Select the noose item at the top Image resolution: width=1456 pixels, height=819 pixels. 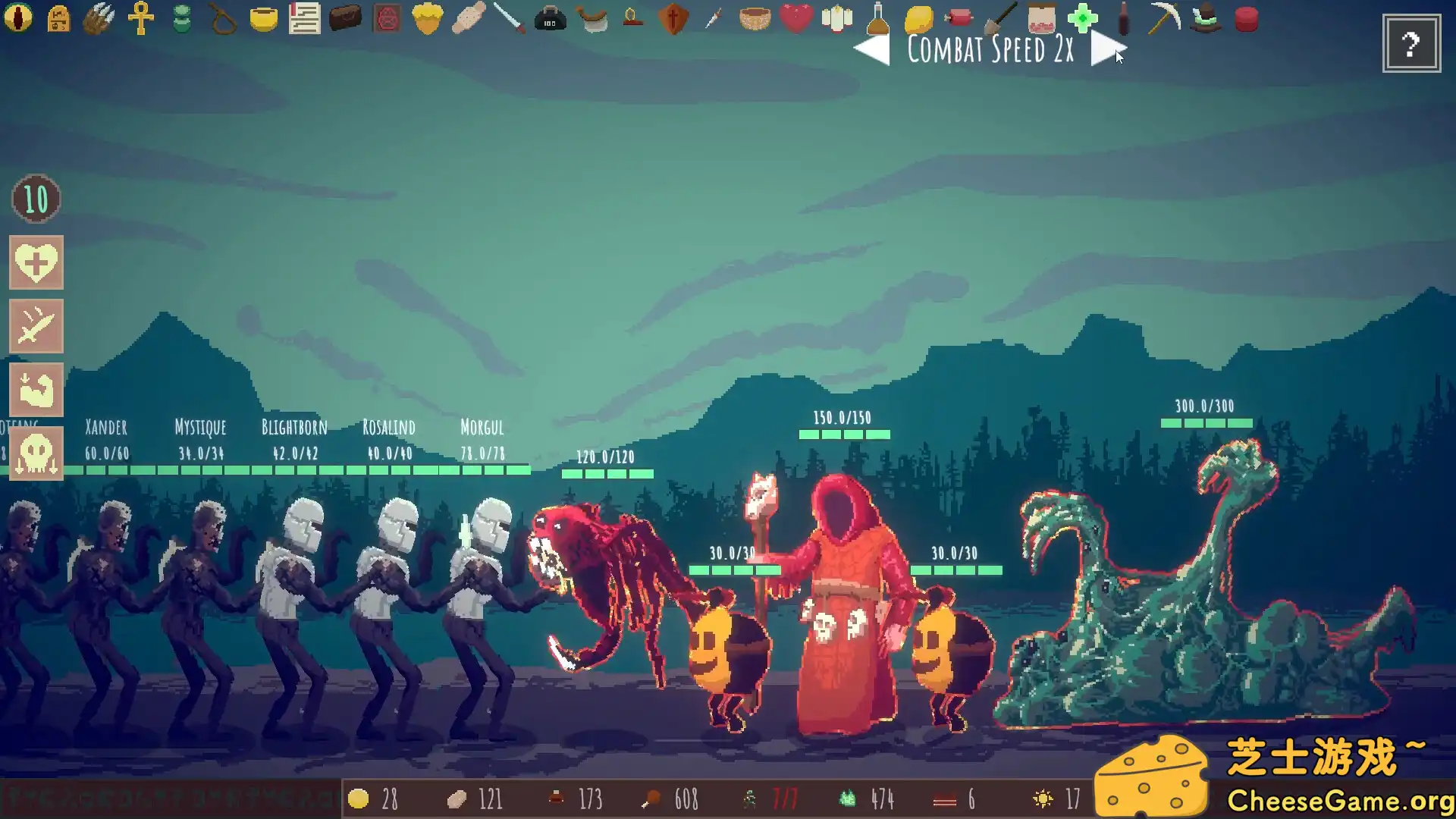[x=224, y=19]
